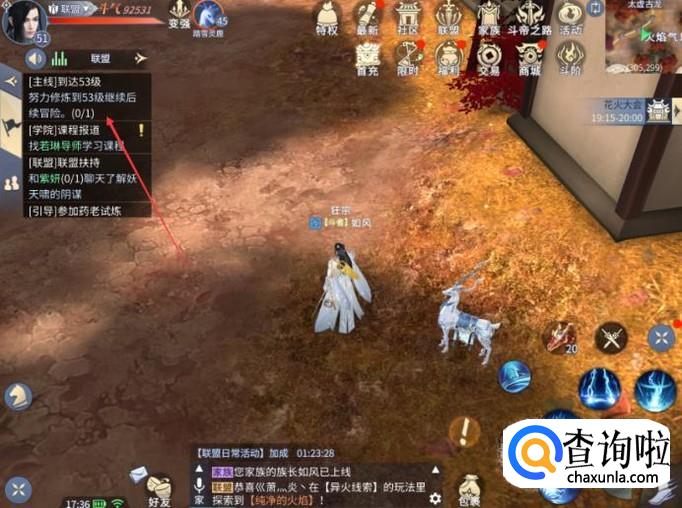The height and width of the screenshot is (508, 682).
Task: Open the 交易 trading menu
Action: (x=488, y=58)
